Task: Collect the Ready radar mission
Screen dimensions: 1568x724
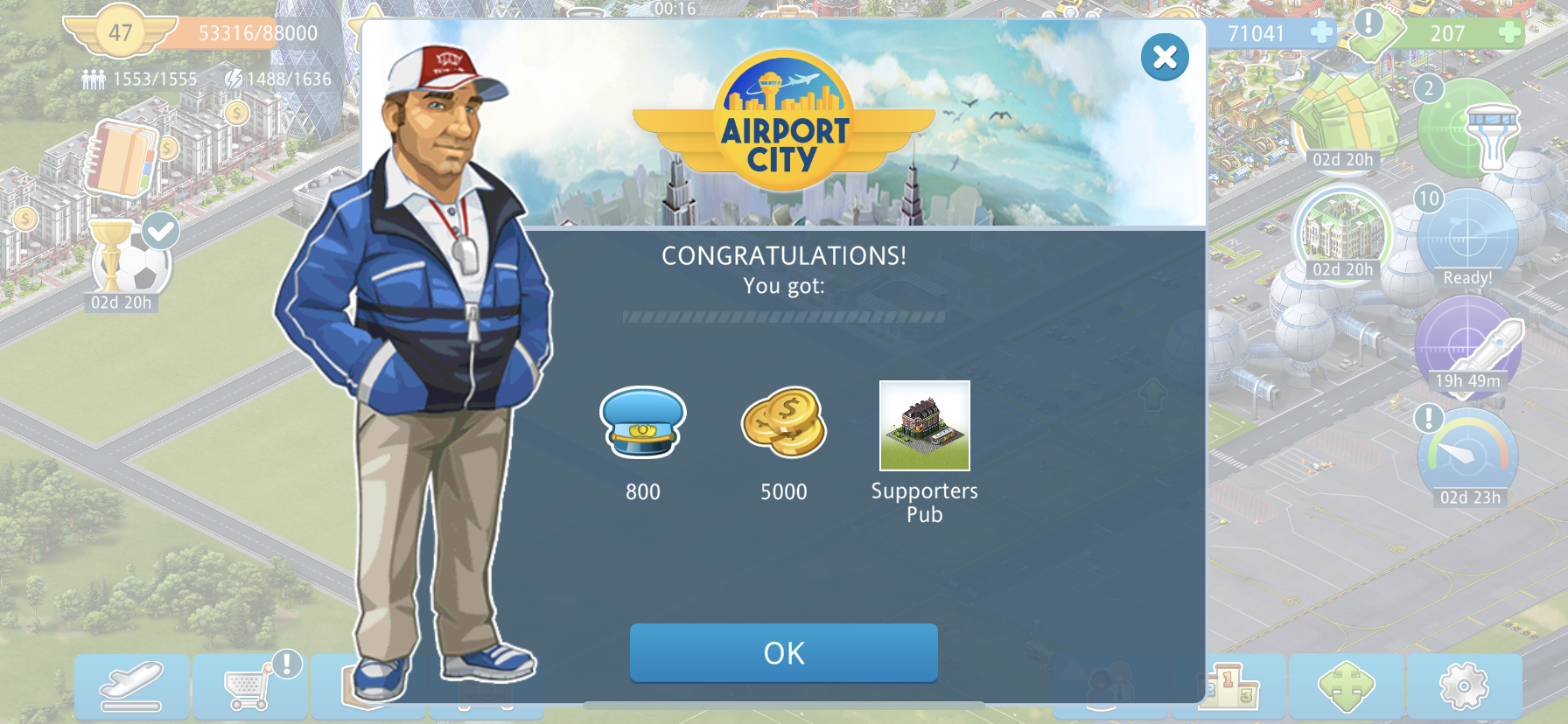Action: [1467, 238]
